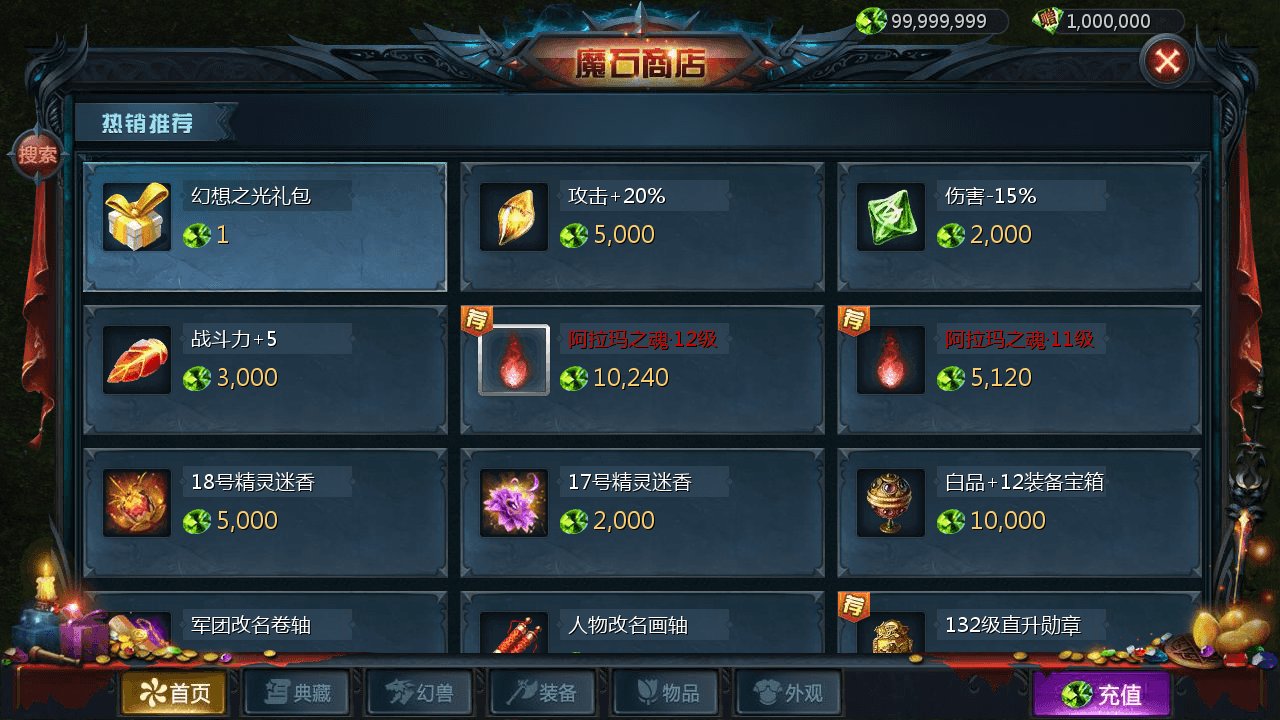Click the 17号精灵迷香 purple flower icon
The width and height of the screenshot is (1280, 720).
pyautogui.click(x=513, y=504)
